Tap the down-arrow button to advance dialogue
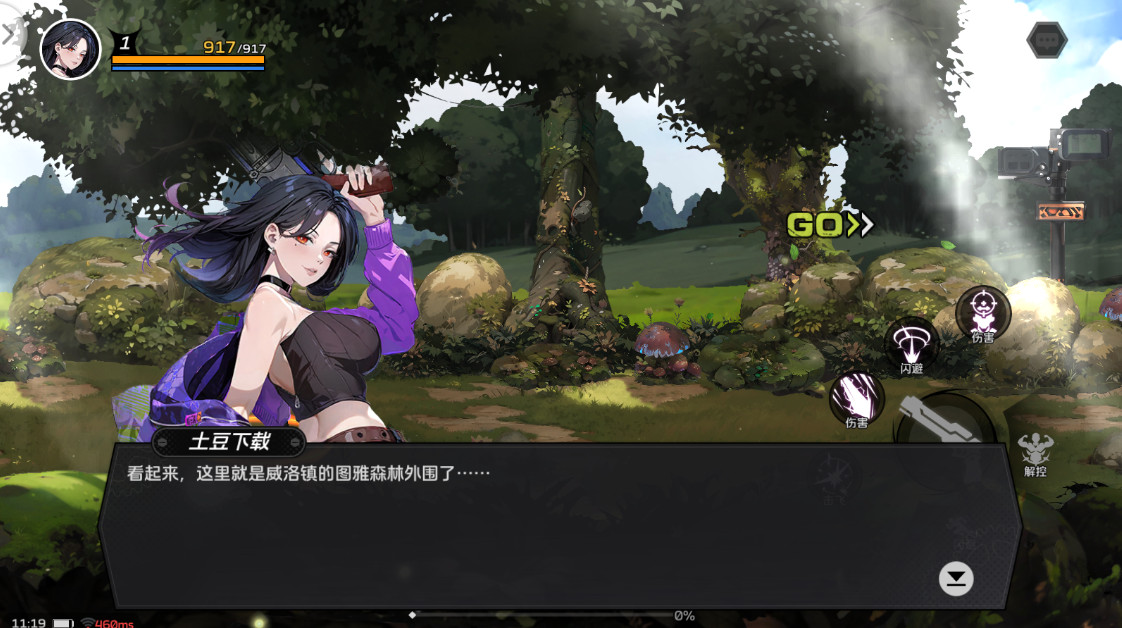The height and width of the screenshot is (628, 1122). pyautogui.click(x=956, y=578)
